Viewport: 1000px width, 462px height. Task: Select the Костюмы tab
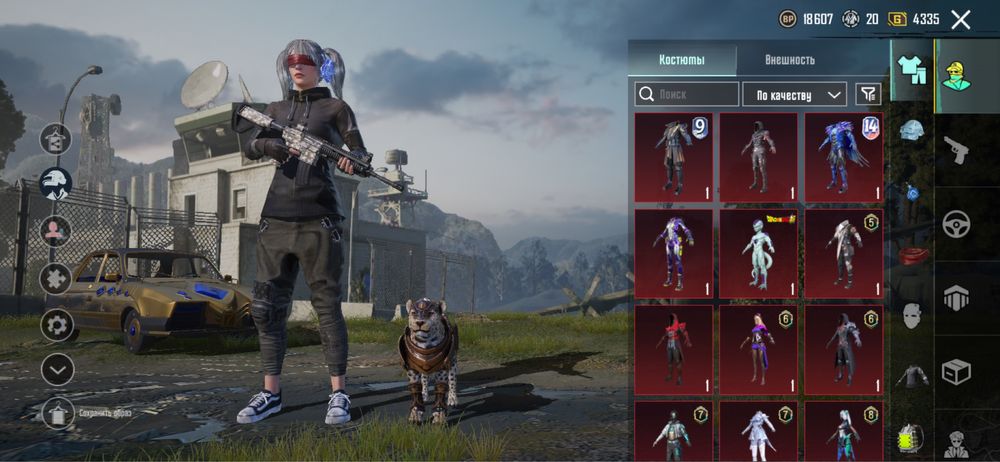coord(682,60)
